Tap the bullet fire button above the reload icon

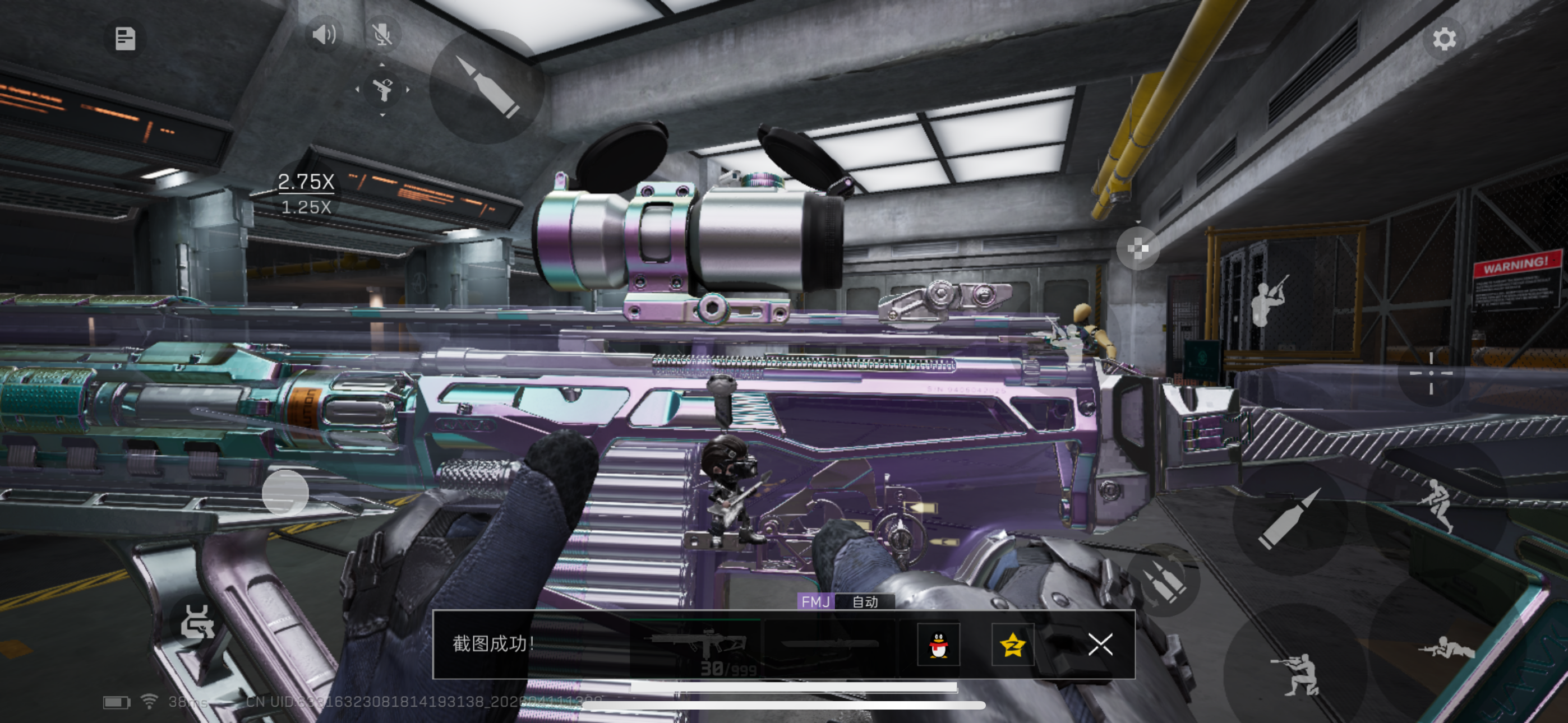coord(1290,518)
